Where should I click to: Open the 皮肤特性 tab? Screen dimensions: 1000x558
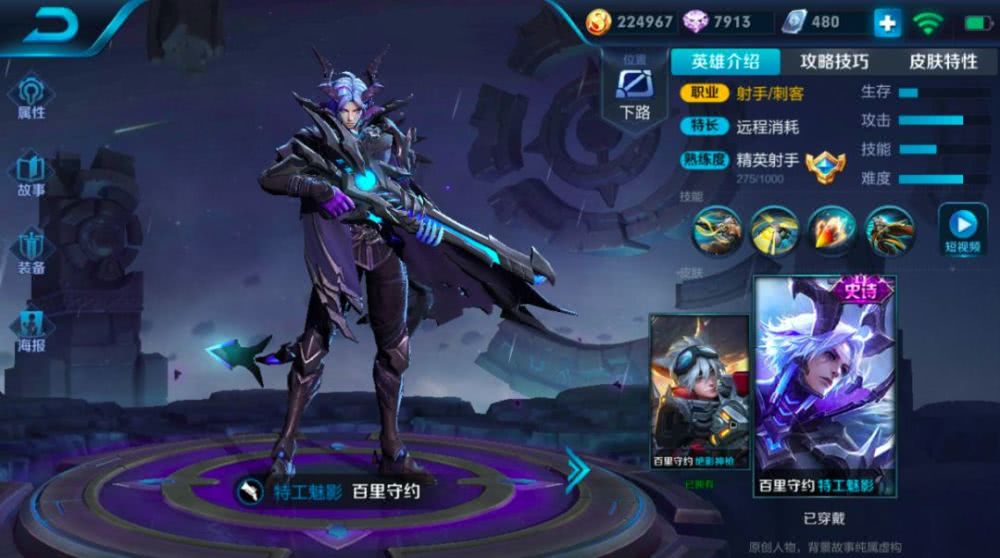[x=942, y=61]
